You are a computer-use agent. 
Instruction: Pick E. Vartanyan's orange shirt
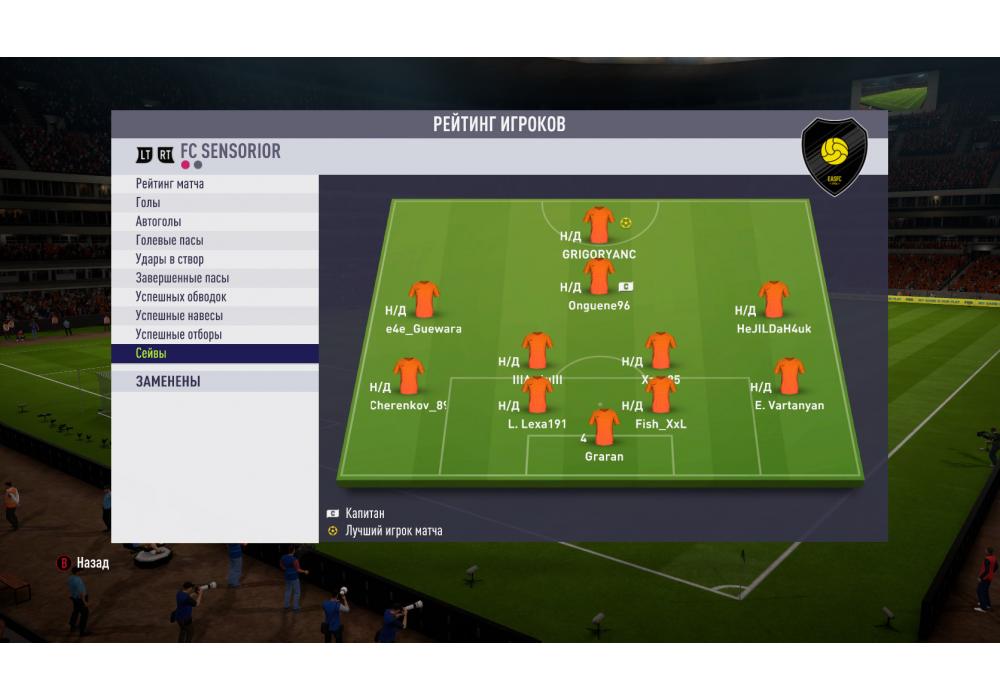tap(789, 377)
